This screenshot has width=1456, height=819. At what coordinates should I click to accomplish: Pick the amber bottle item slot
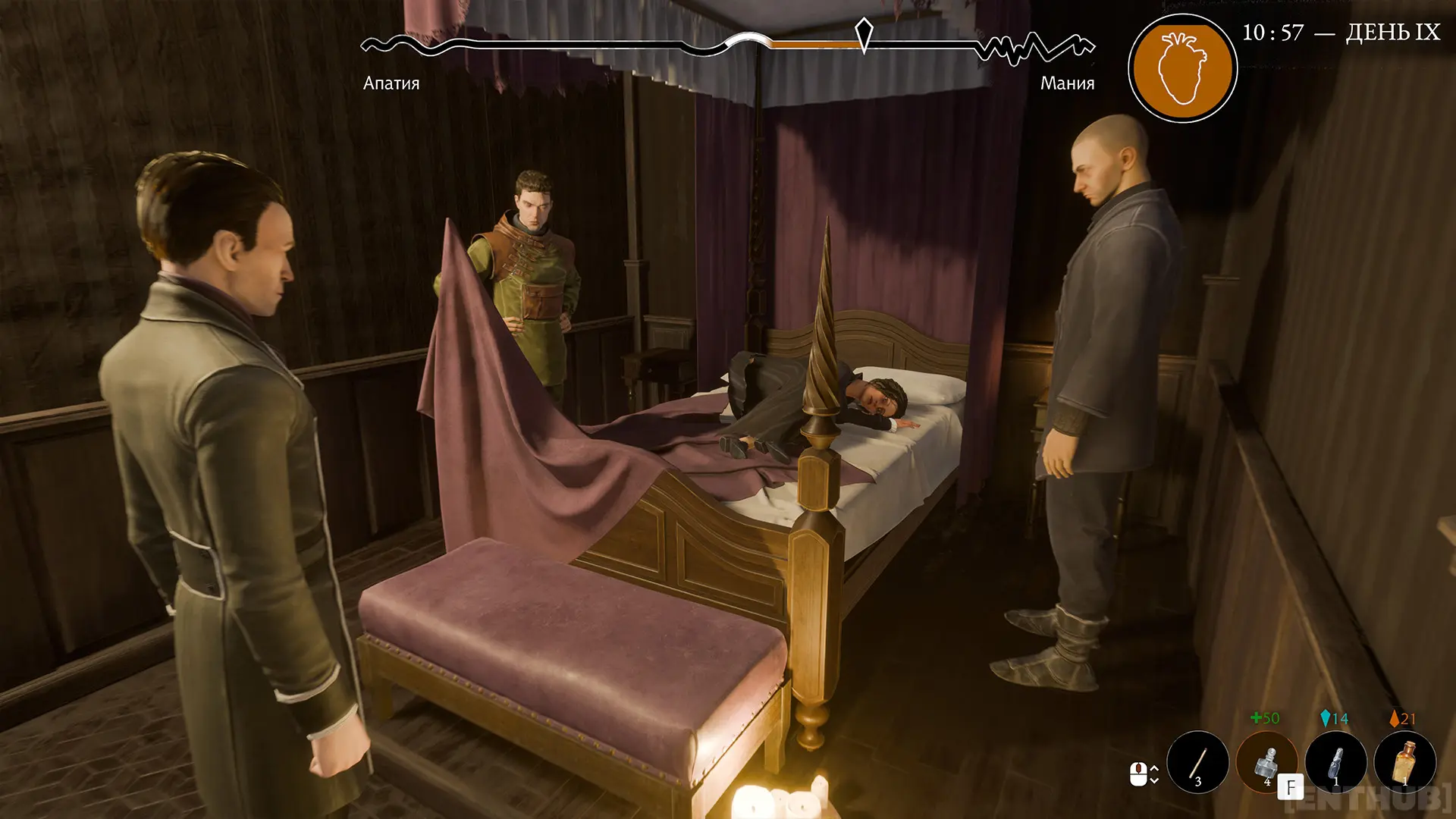(1404, 761)
